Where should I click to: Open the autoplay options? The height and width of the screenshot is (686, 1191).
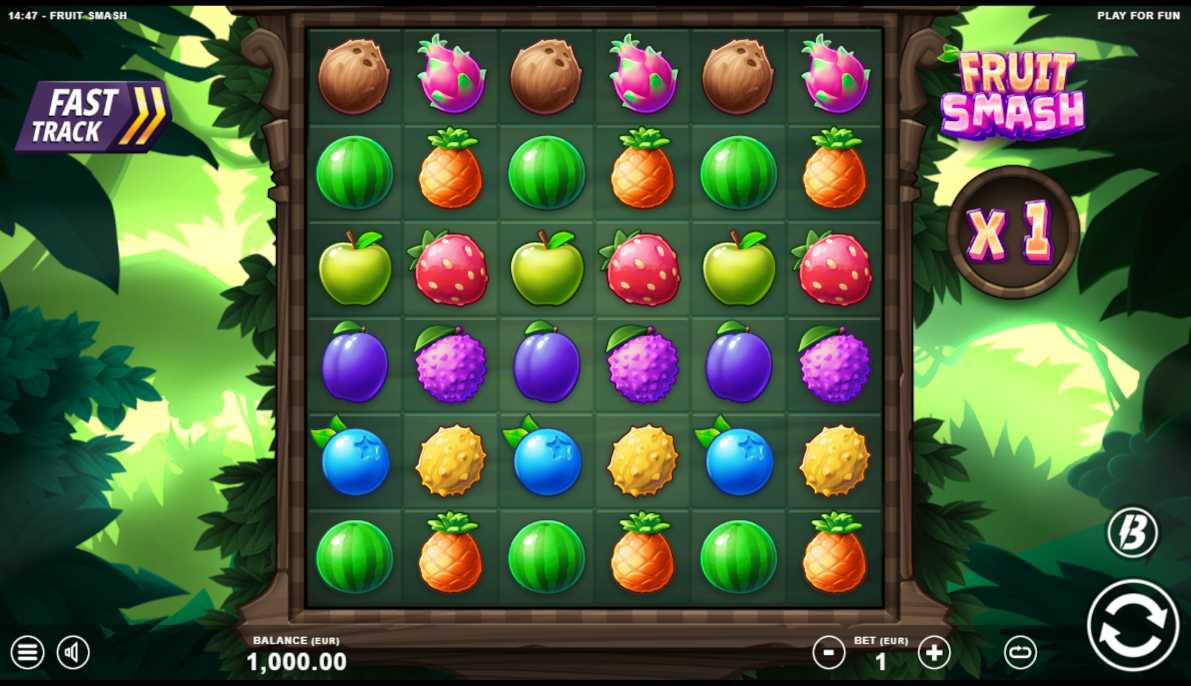coord(1020,653)
